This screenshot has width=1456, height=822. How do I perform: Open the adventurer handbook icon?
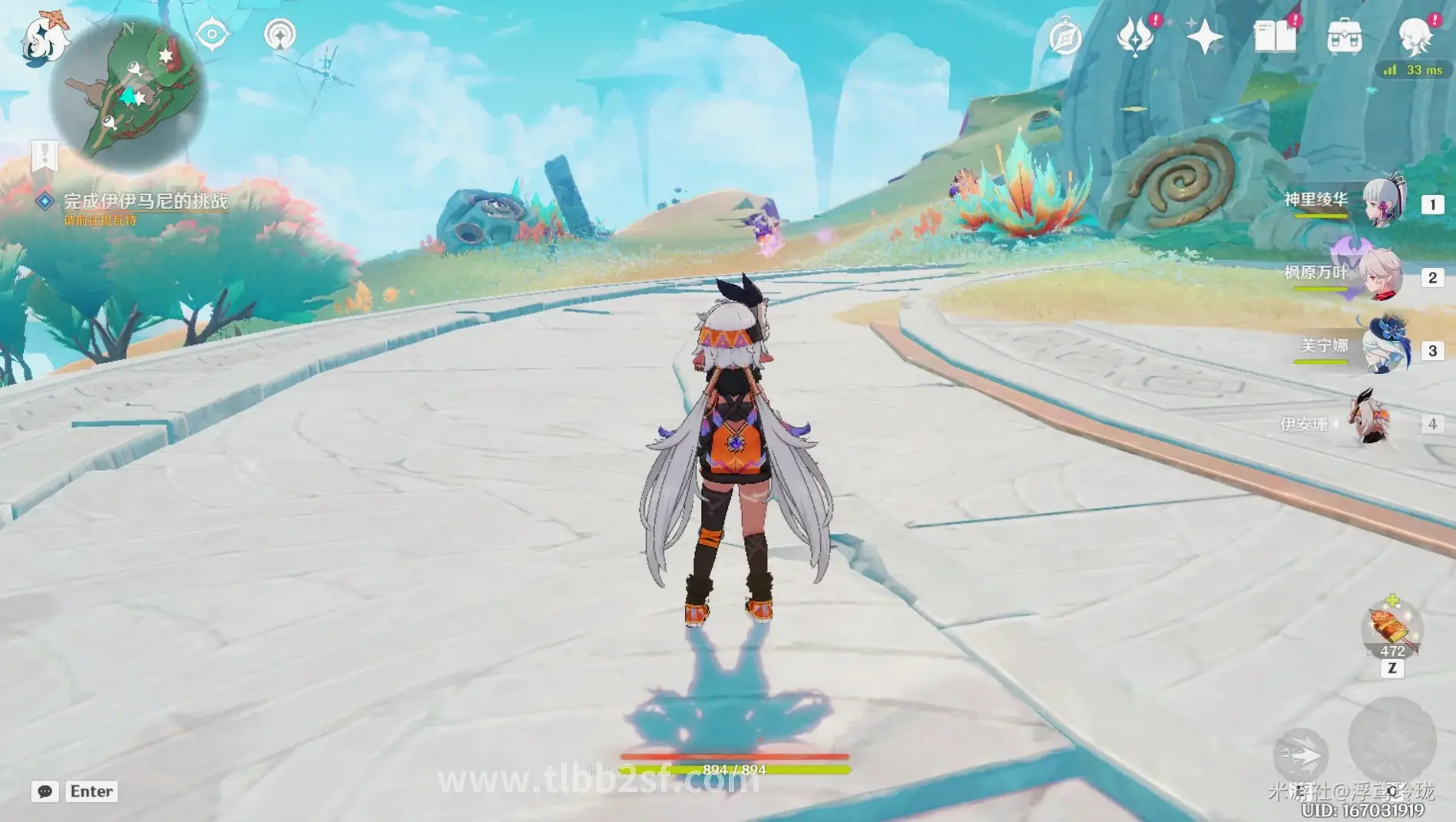pos(1274,36)
